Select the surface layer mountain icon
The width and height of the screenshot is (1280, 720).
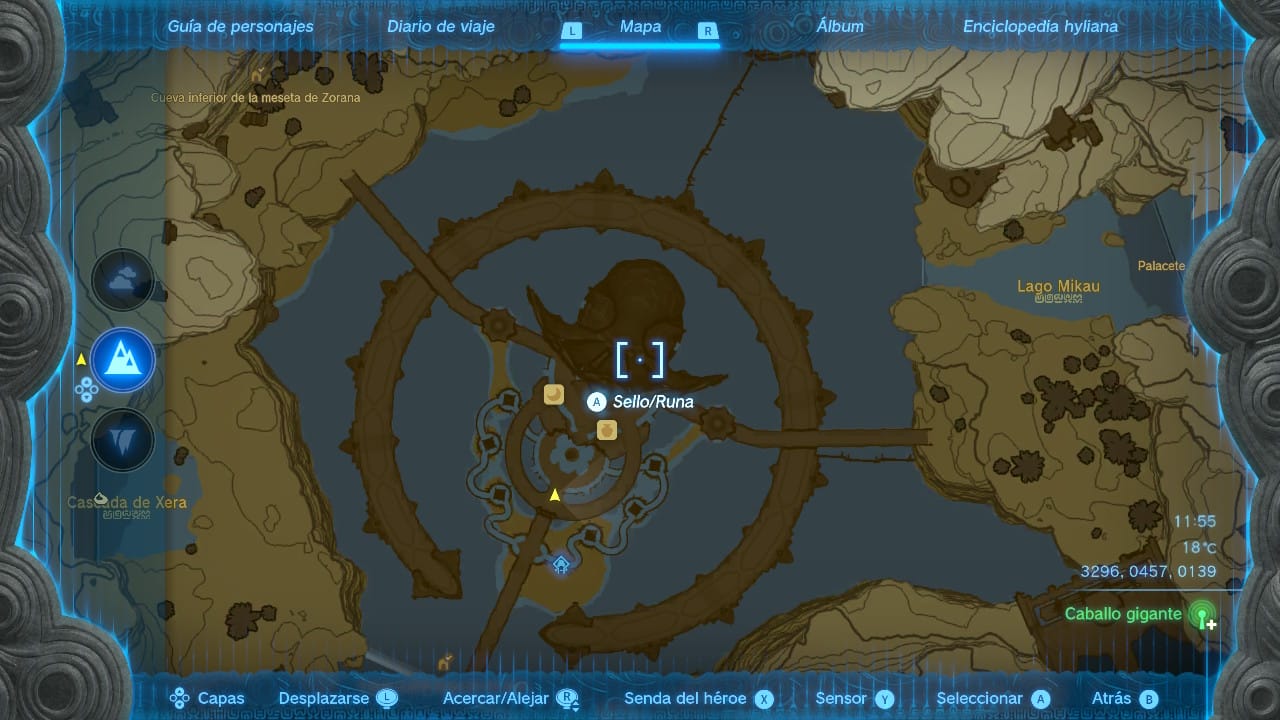pyautogui.click(x=123, y=360)
